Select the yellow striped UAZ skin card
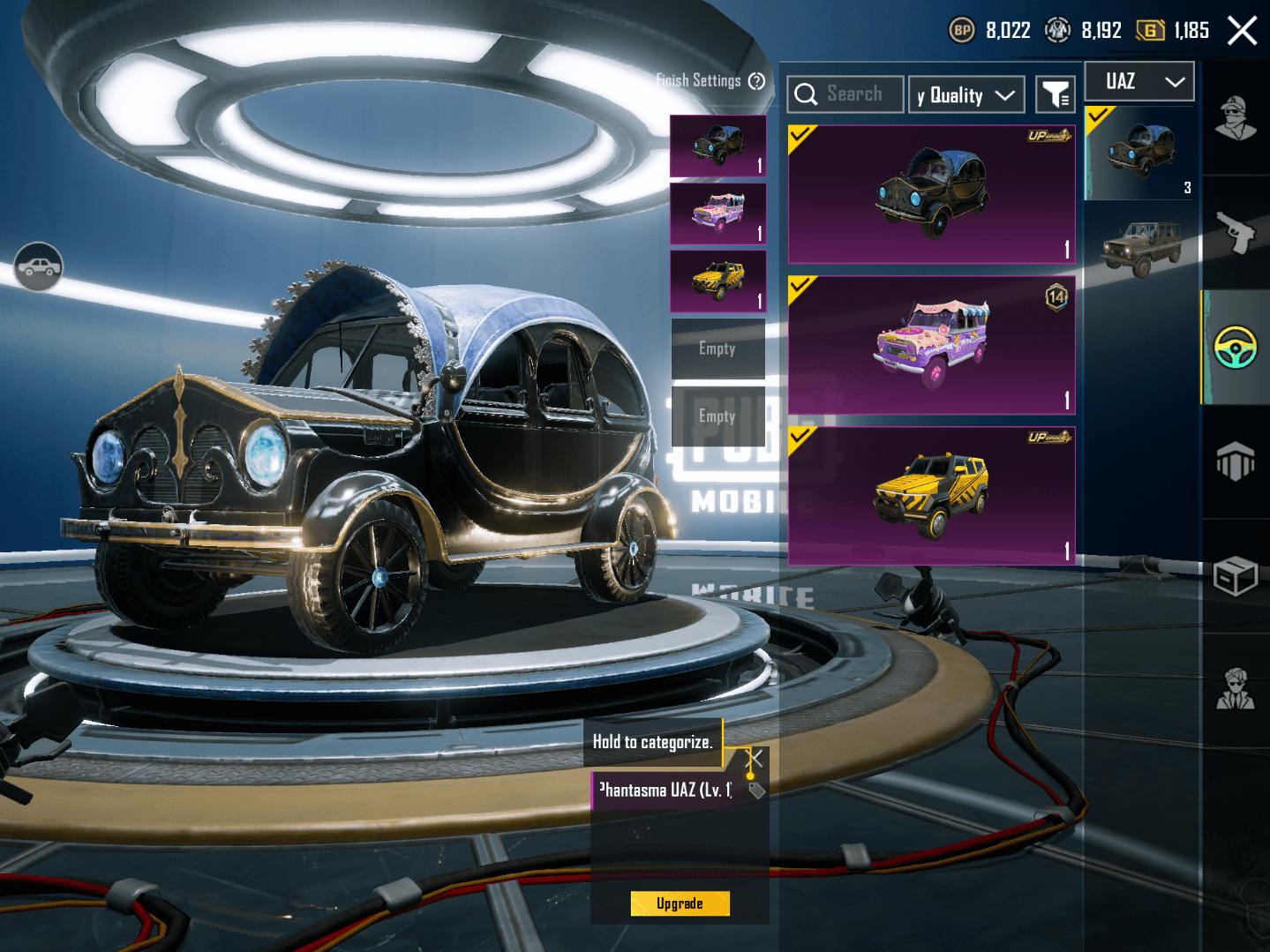 (x=931, y=496)
